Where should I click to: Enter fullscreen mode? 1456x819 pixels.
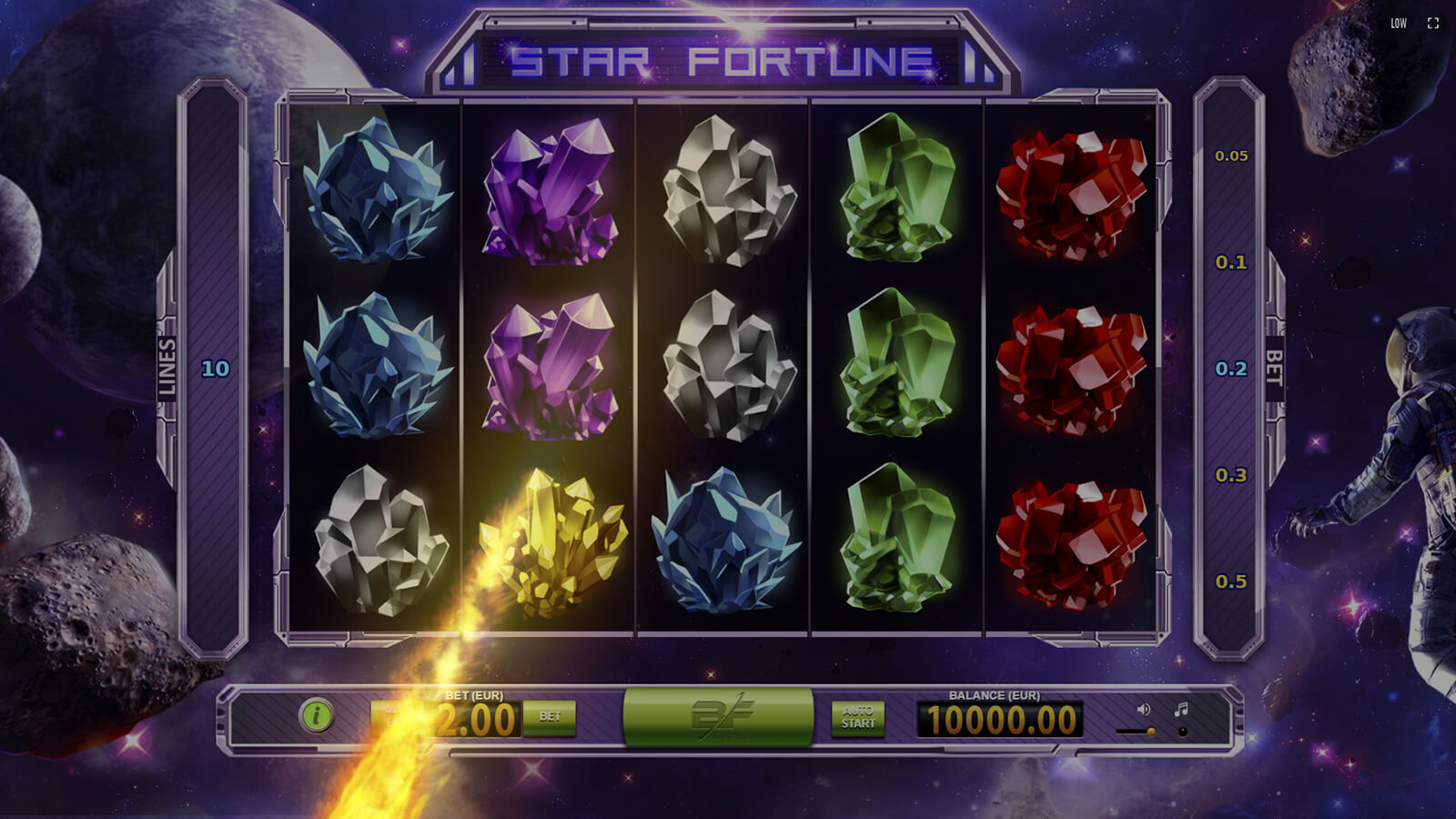[x=1433, y=24]
